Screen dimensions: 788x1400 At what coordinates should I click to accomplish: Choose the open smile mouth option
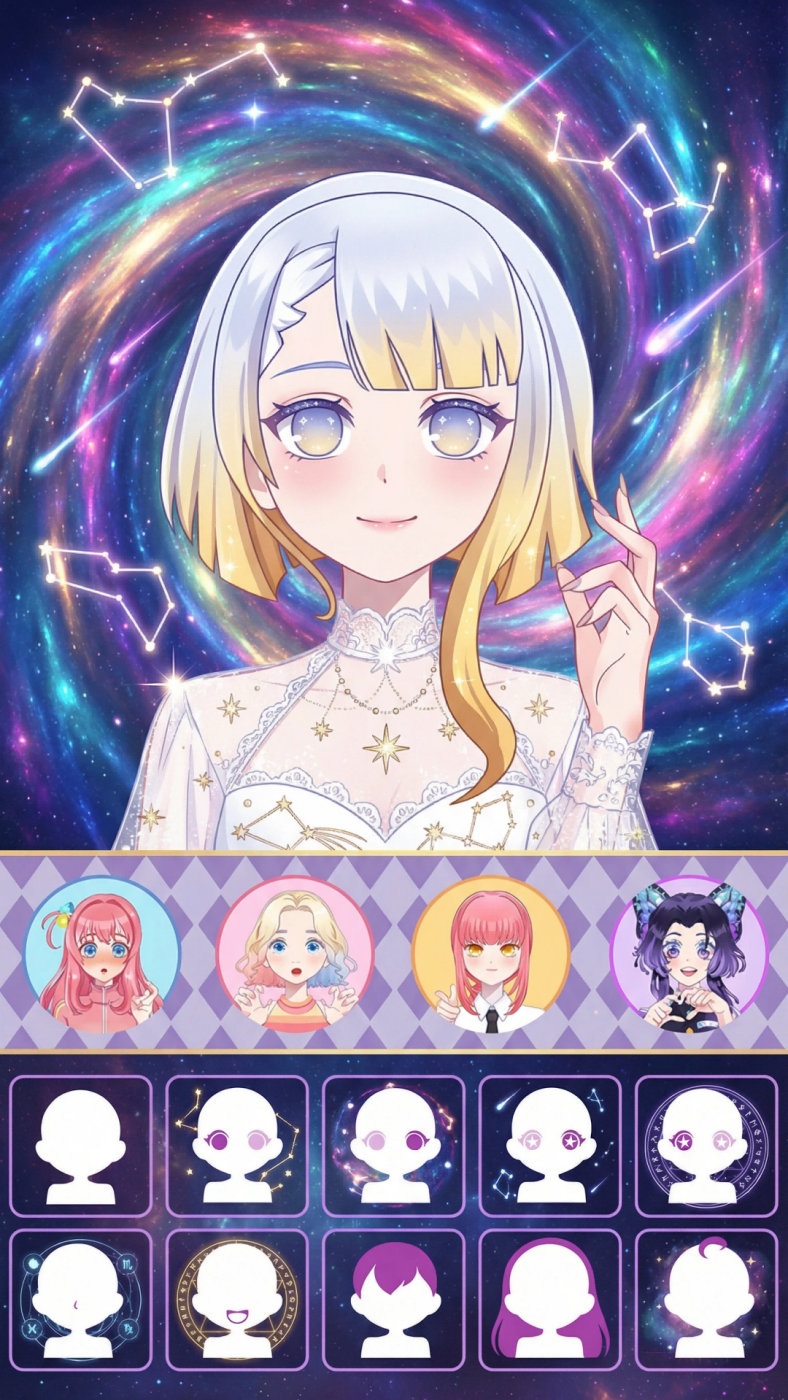point(237,1299)
